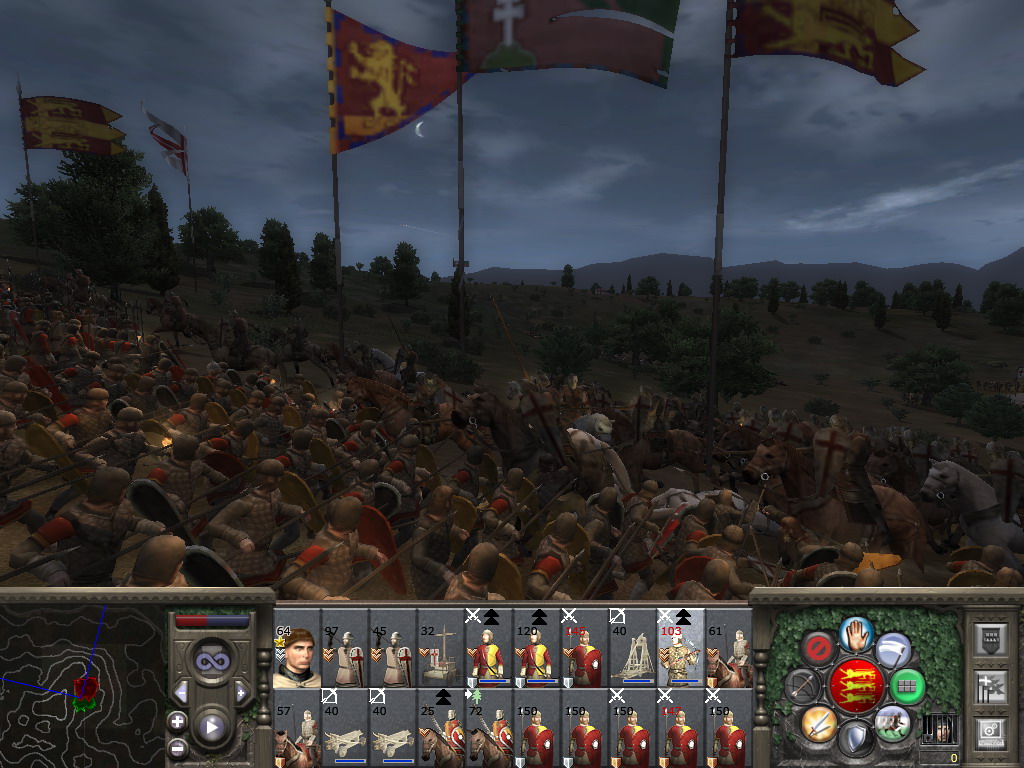Decrease game speed with the left arrow
1024x768 pixels.
point(181,692)
